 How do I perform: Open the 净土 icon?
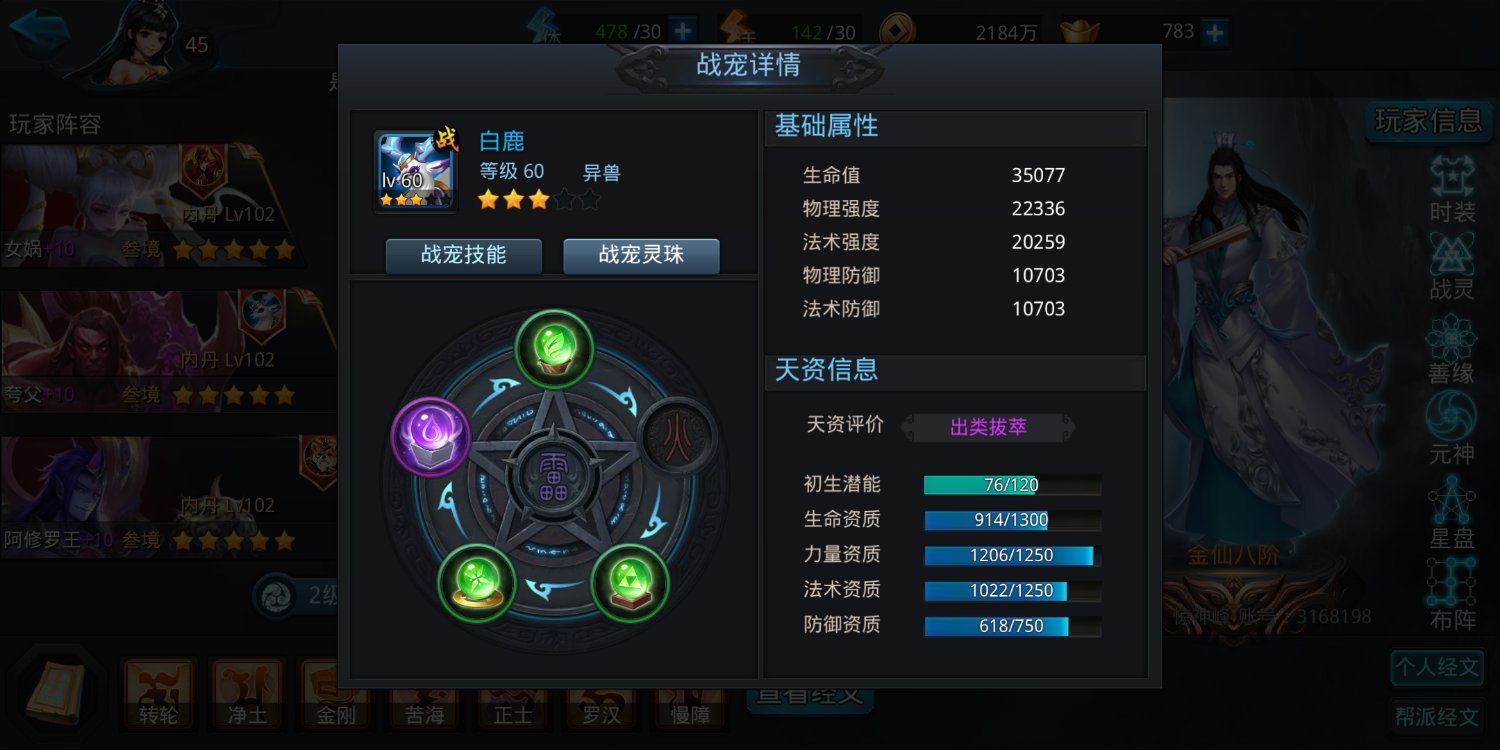click(246, 695)
